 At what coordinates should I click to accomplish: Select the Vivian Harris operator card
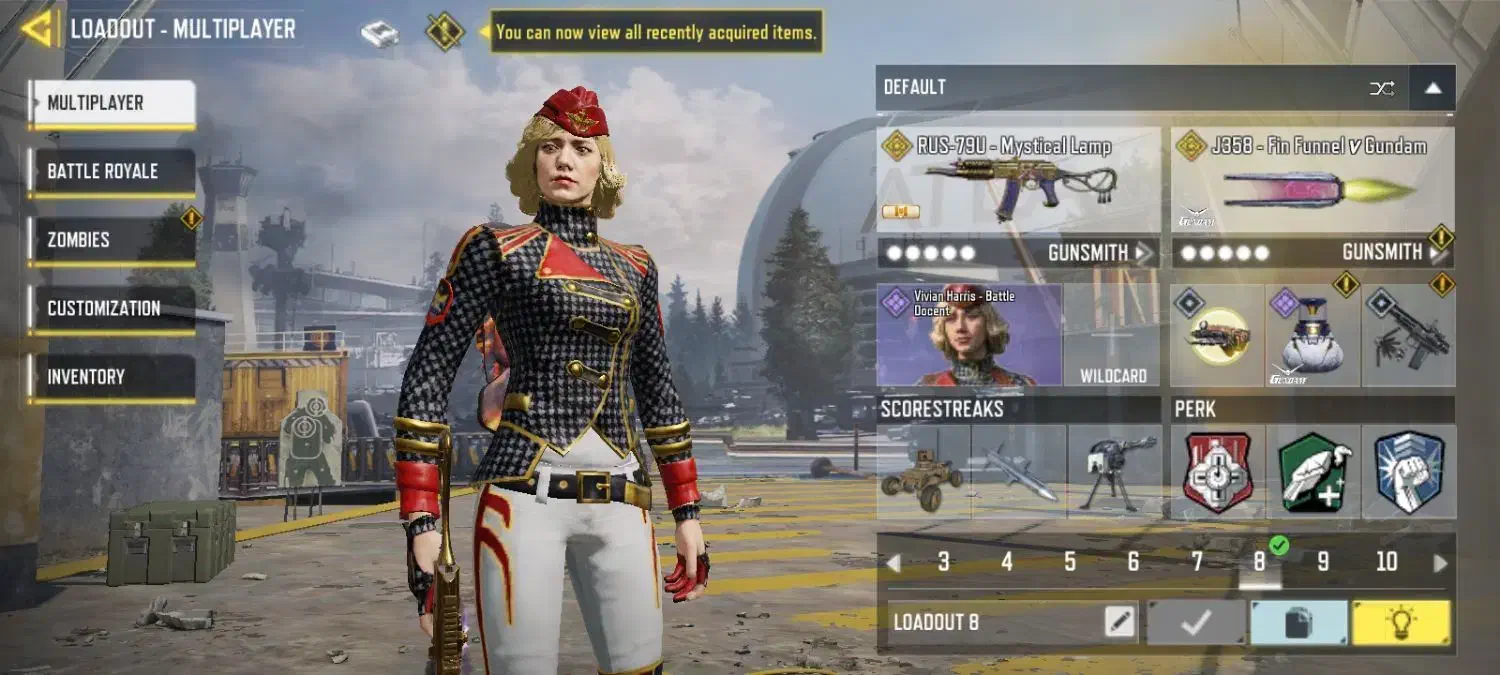pyautogui.click(x=969, y=336)
